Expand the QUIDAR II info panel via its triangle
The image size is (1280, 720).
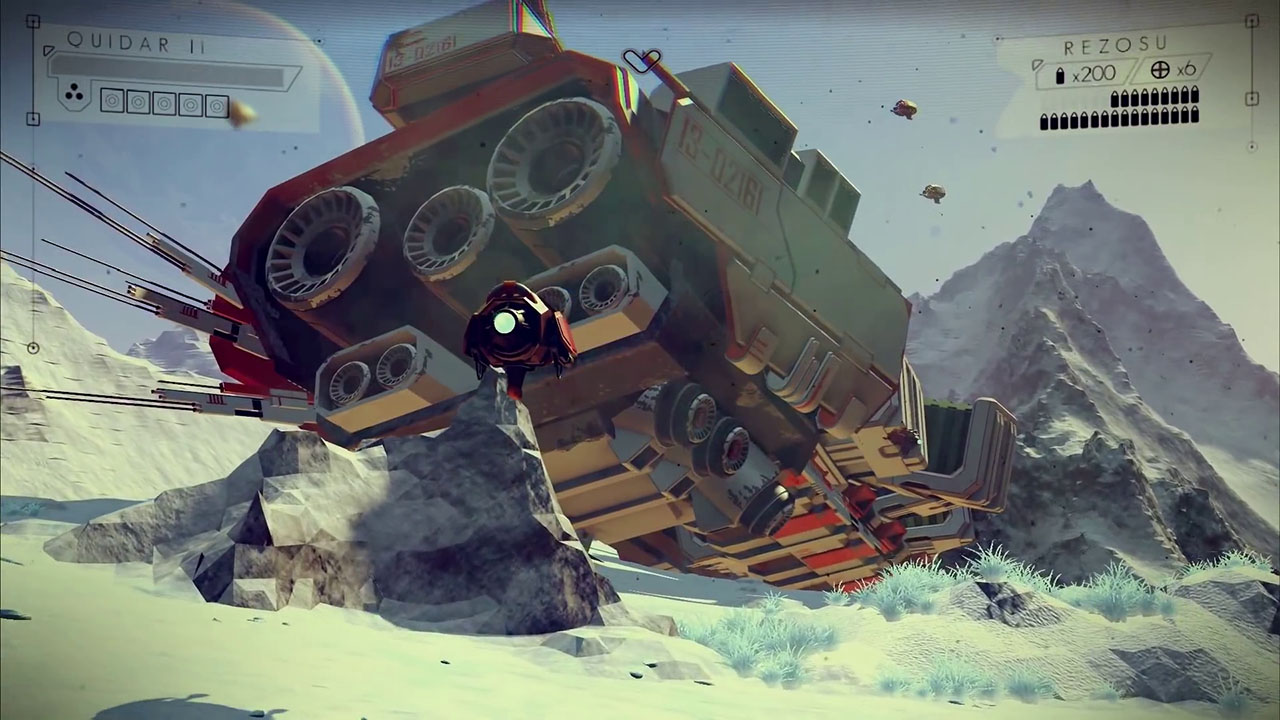pos(48,52)
